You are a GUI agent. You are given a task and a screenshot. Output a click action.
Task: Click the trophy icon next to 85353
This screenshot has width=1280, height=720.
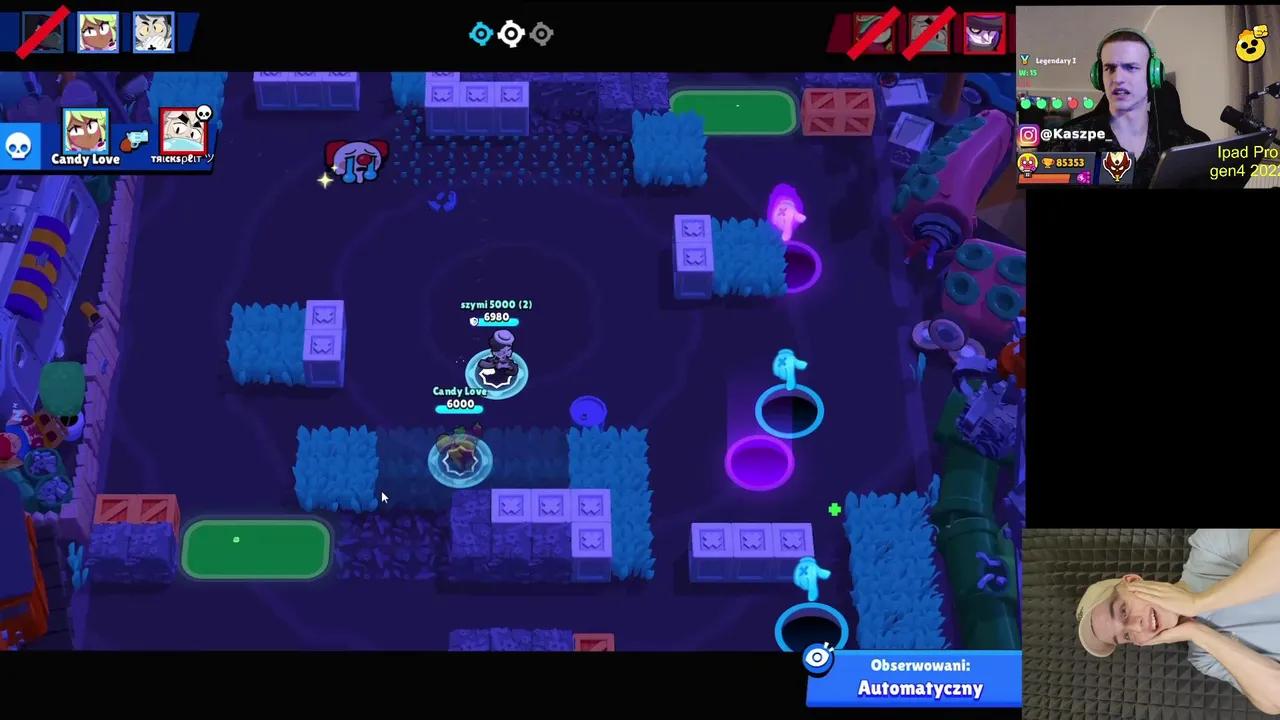coord(1047,162)
